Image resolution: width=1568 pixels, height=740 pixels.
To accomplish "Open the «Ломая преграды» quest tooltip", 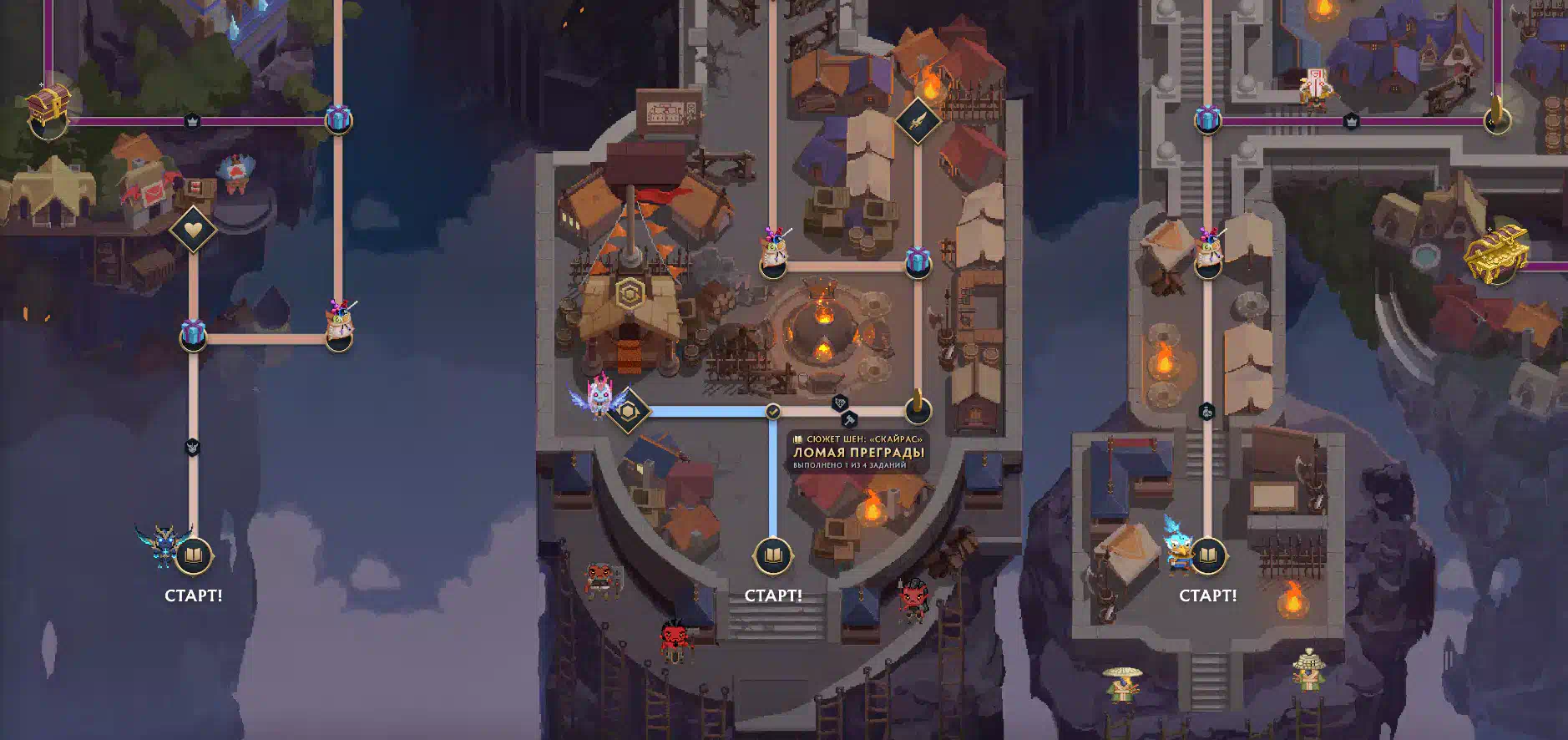I will pos(858,452).
